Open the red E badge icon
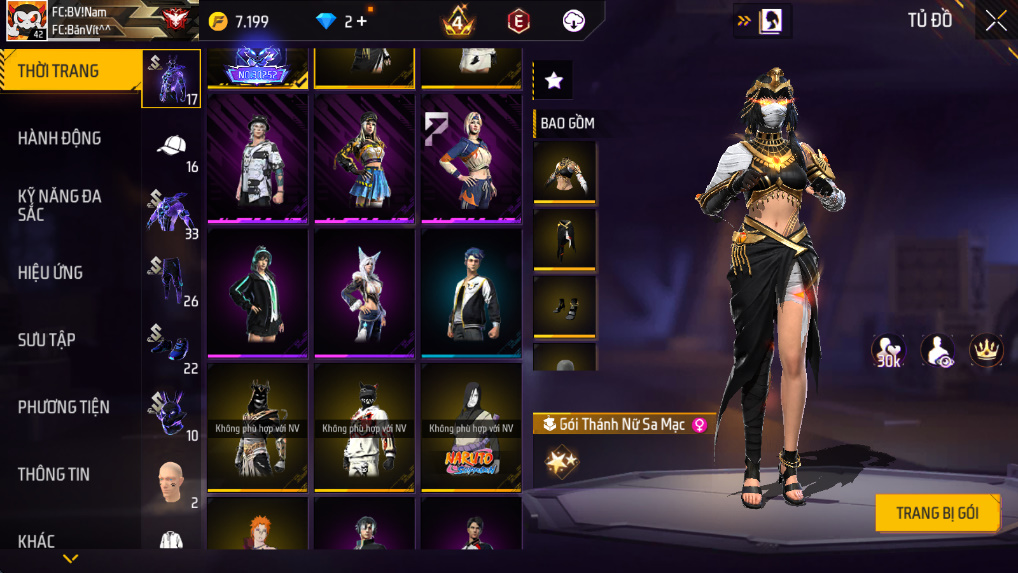The width and height of the screenshot is (1018, 573). coord(518,21)
